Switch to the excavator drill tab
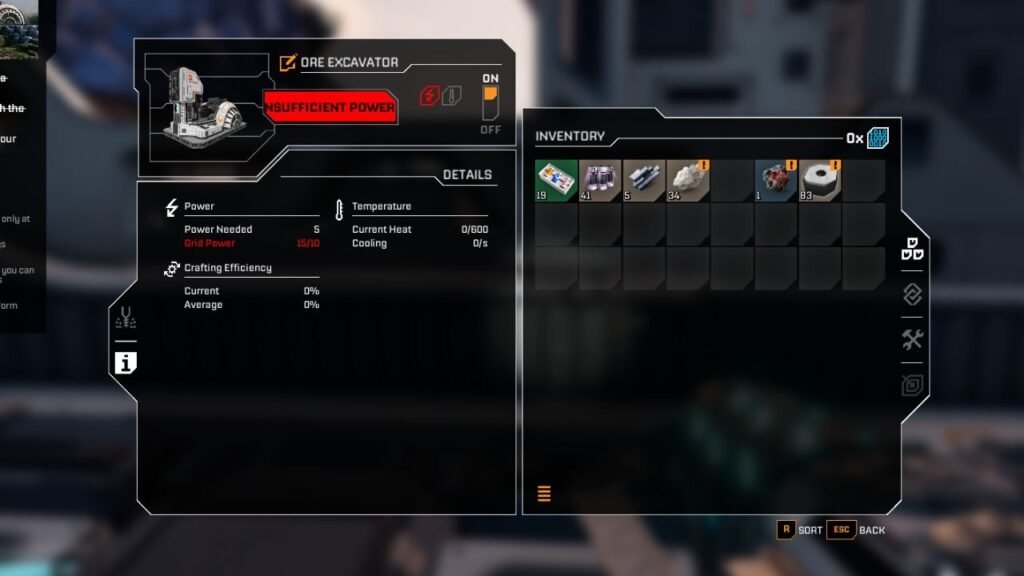Image resolution: width=1024 pixels, height=576 pixels. [126, 318]
